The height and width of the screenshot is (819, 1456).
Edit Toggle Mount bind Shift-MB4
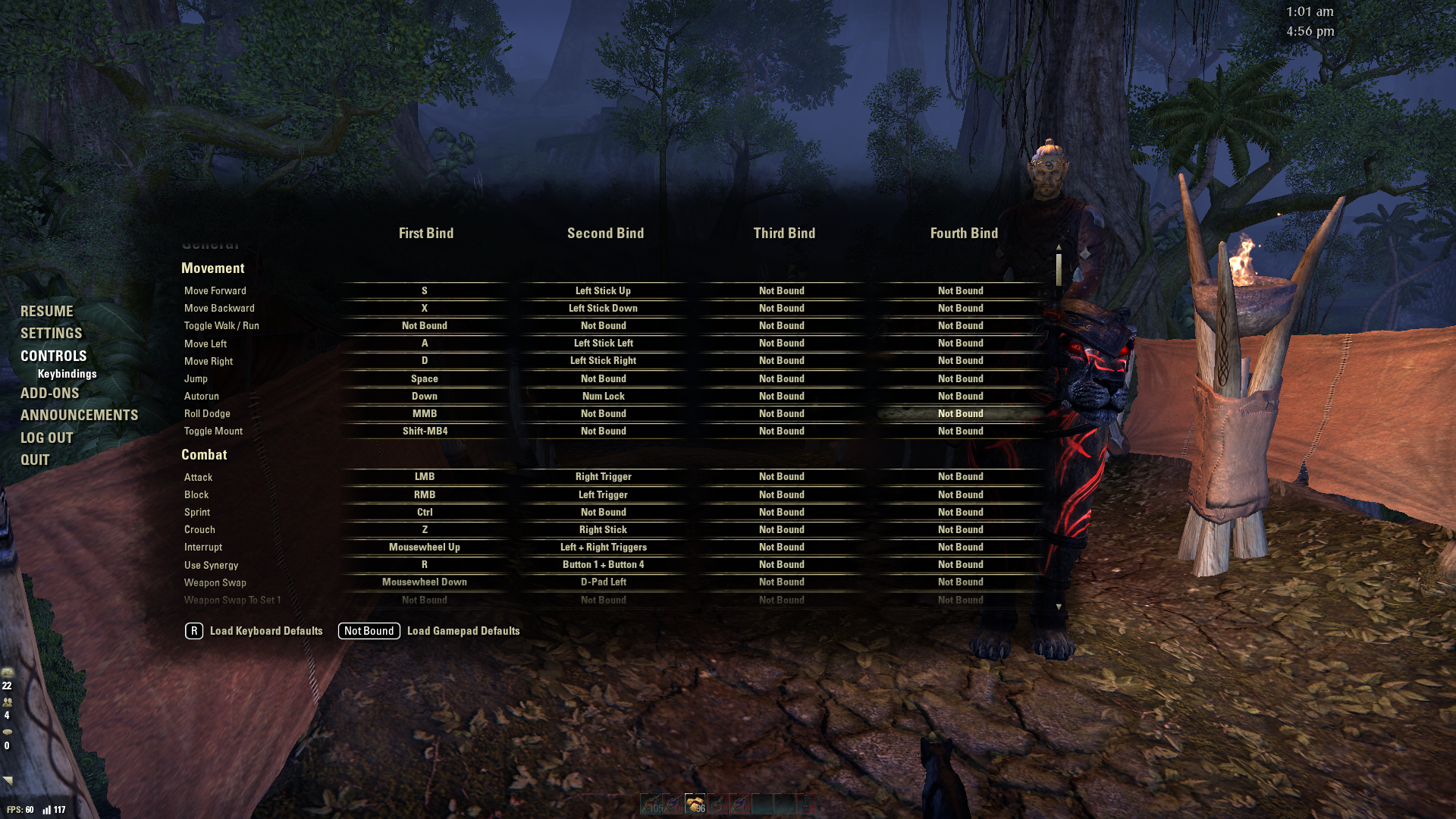tap(425, 431)
